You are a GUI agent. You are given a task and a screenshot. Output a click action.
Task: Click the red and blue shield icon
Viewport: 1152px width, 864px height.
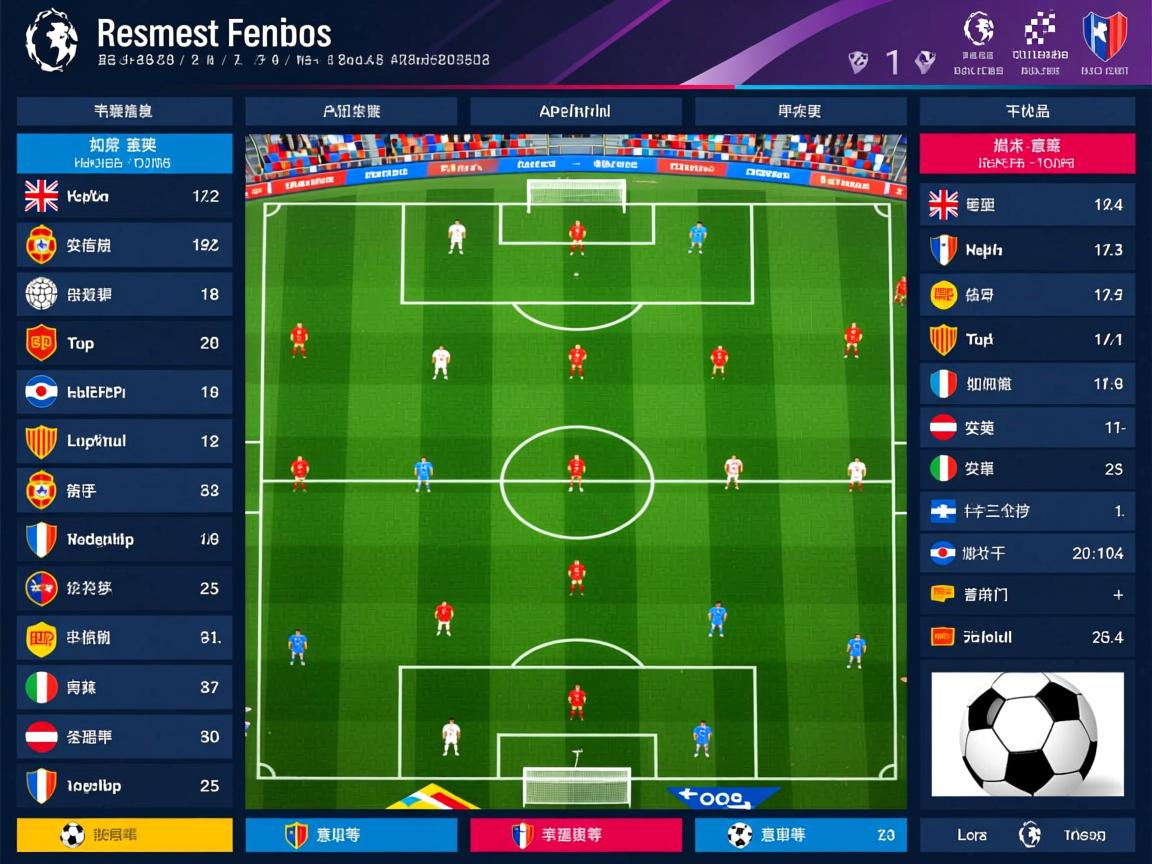tap(1104, 36)
